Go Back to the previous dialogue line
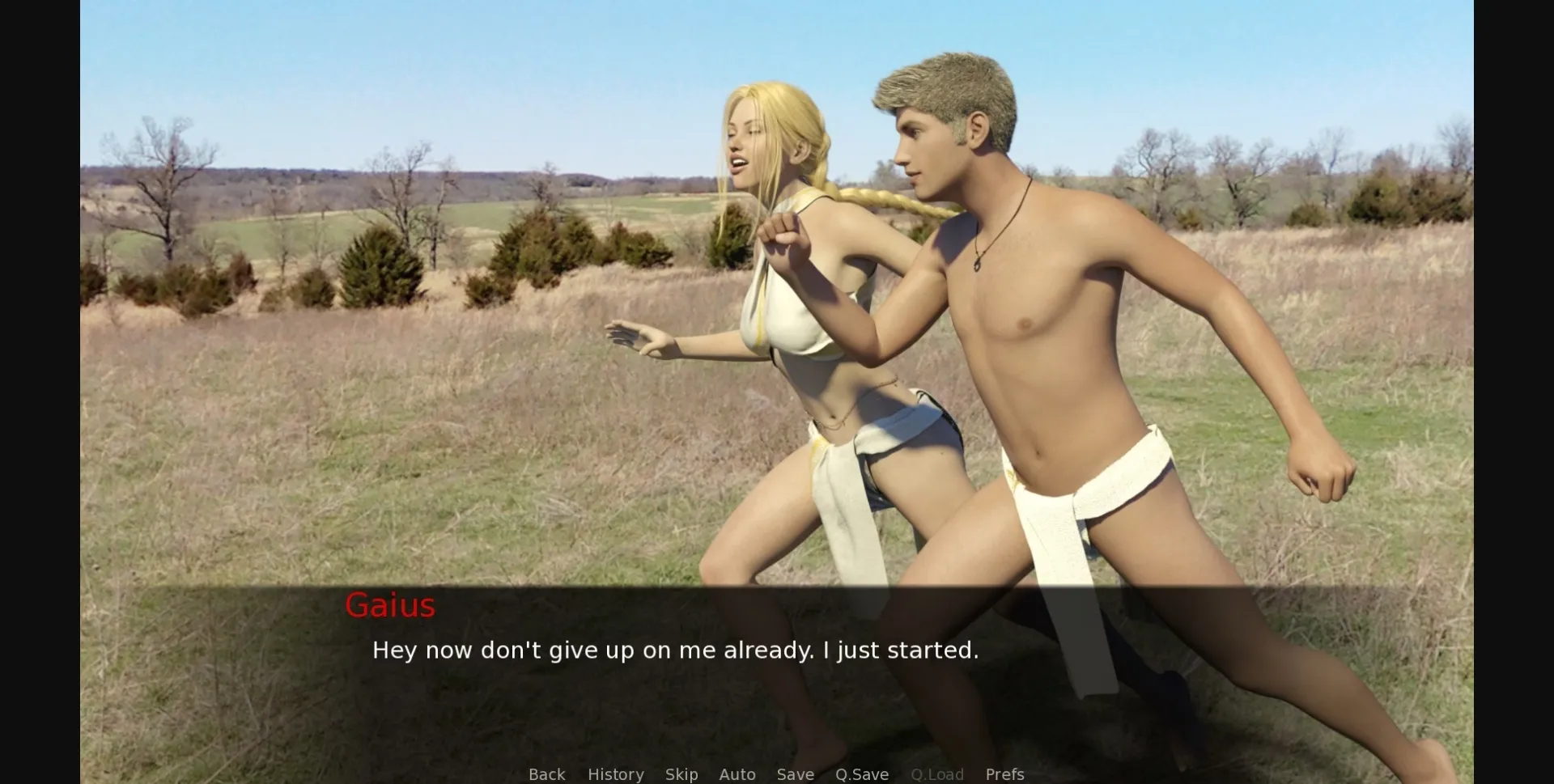 pos(546,774)
